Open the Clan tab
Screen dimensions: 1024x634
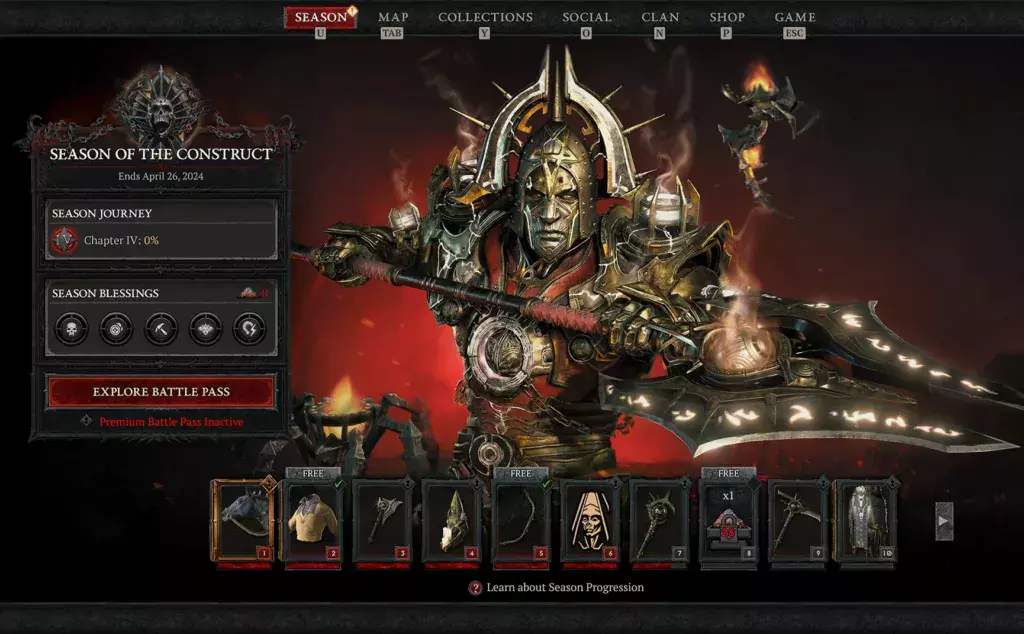660,17
